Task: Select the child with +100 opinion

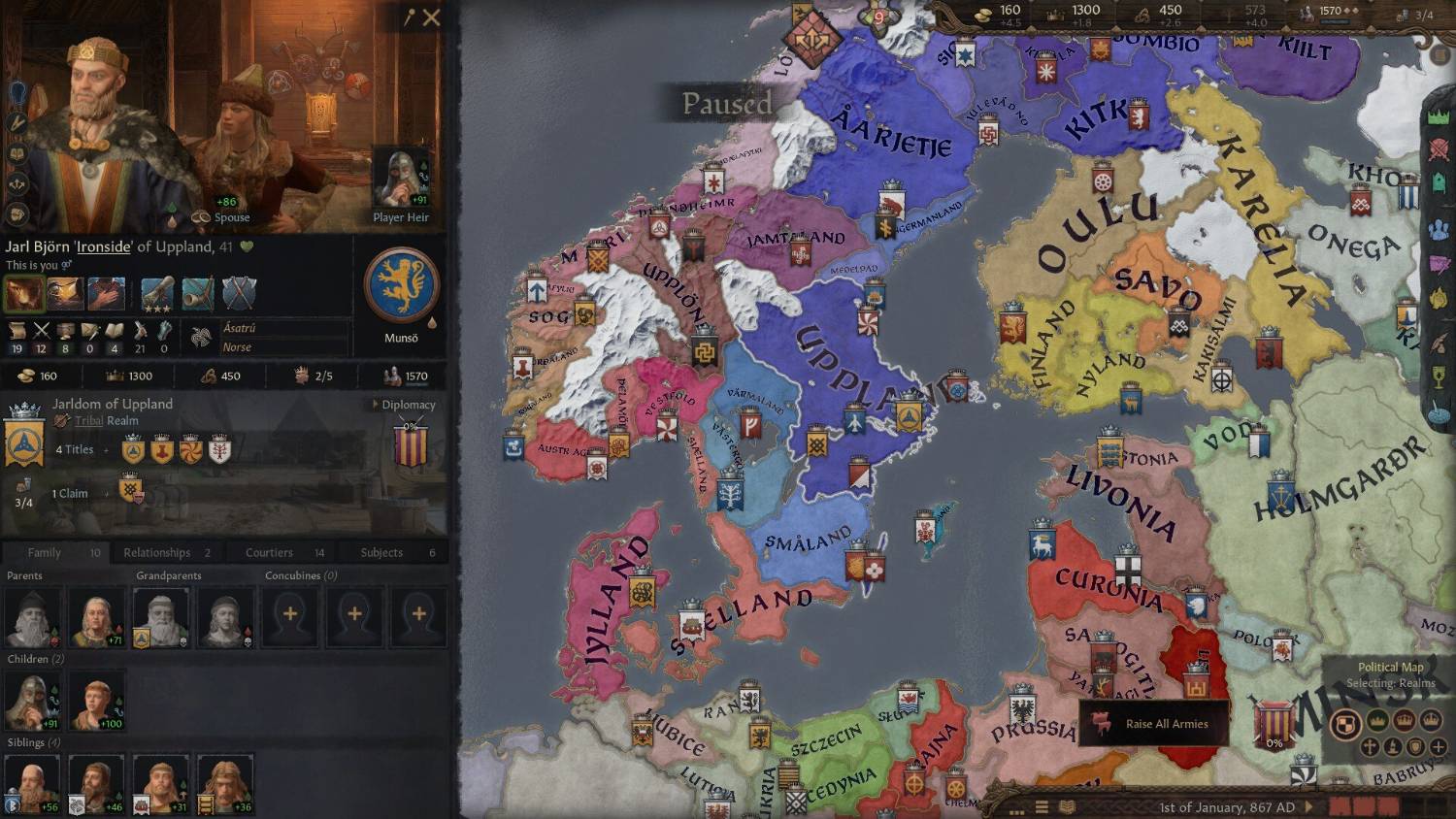Action: [x=96, y=699]
